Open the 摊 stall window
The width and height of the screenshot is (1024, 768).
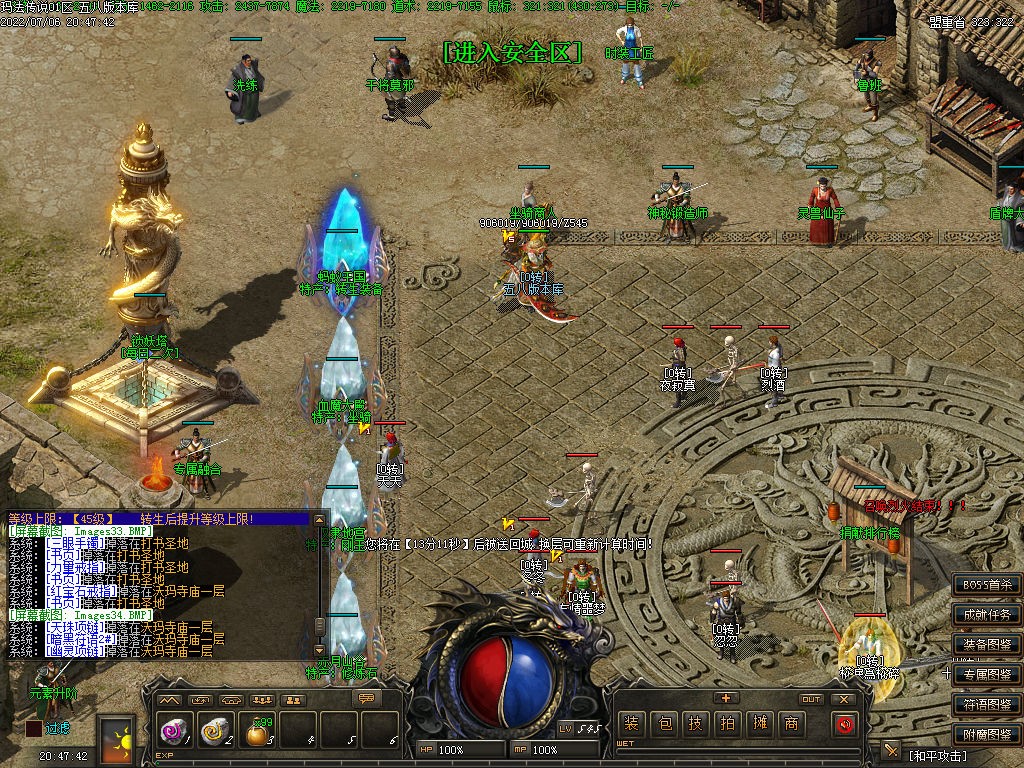point(759,724)
